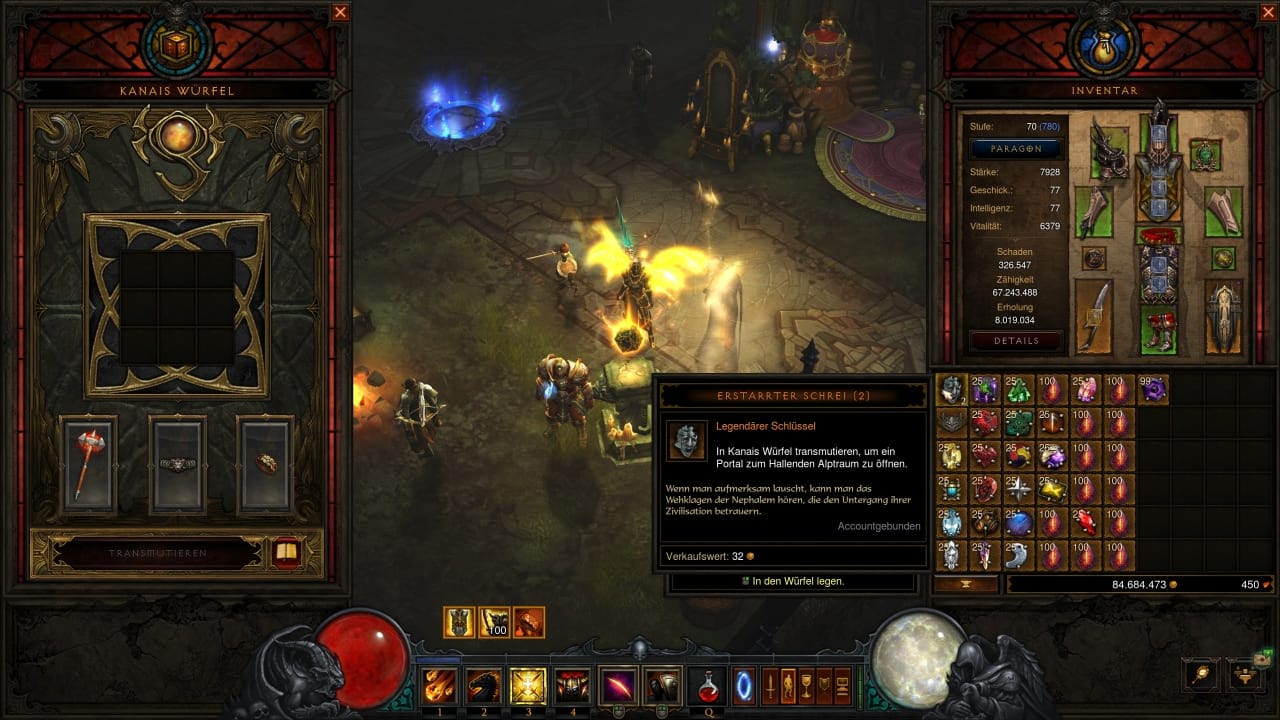The width and height of the screenshot is (1280, 720).
Task: Select the equipped curved blade weapon
Action: [x=1094, y=316]
